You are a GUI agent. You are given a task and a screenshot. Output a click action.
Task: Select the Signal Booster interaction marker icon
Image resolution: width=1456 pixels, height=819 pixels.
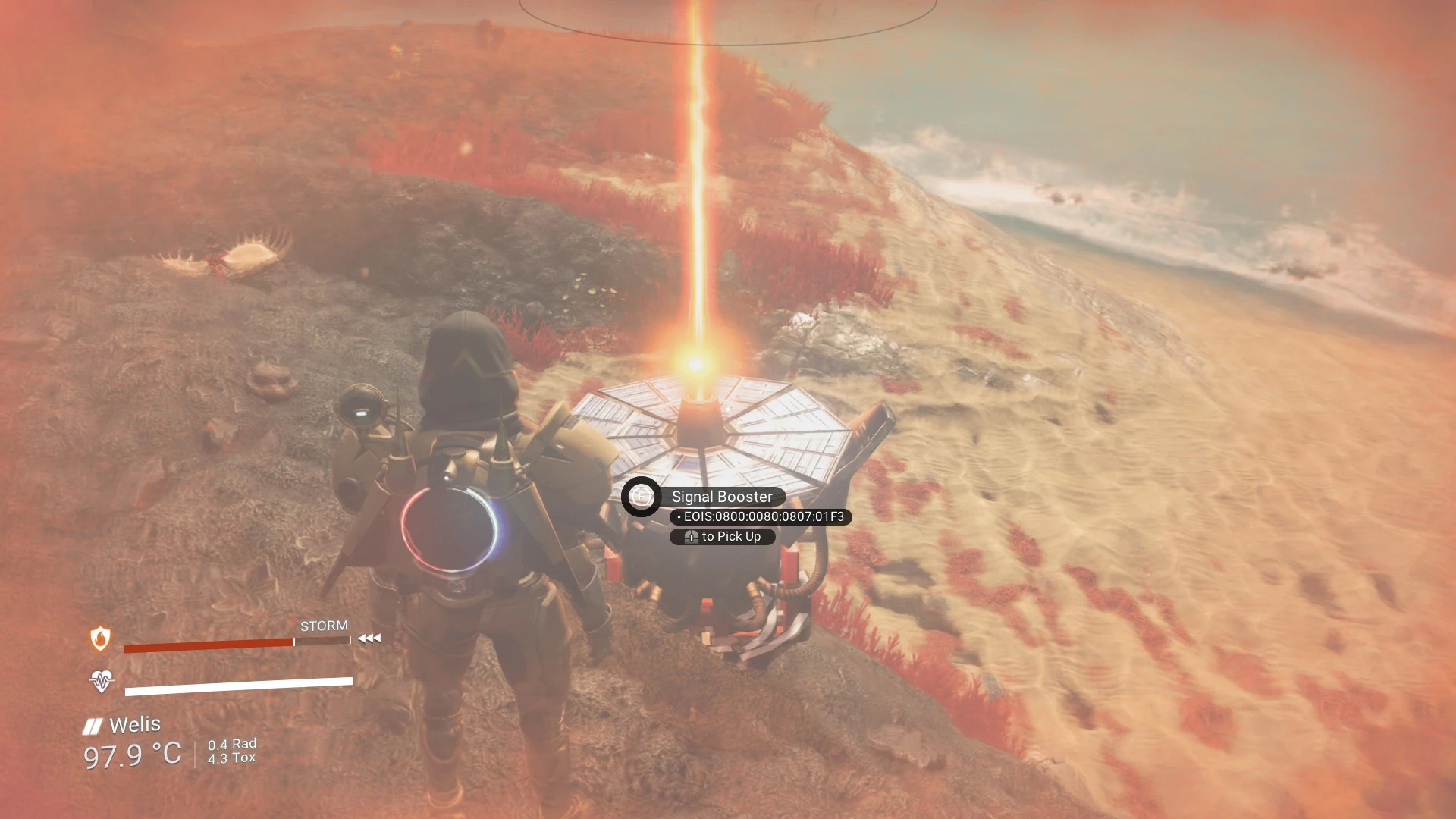point(642,497)
